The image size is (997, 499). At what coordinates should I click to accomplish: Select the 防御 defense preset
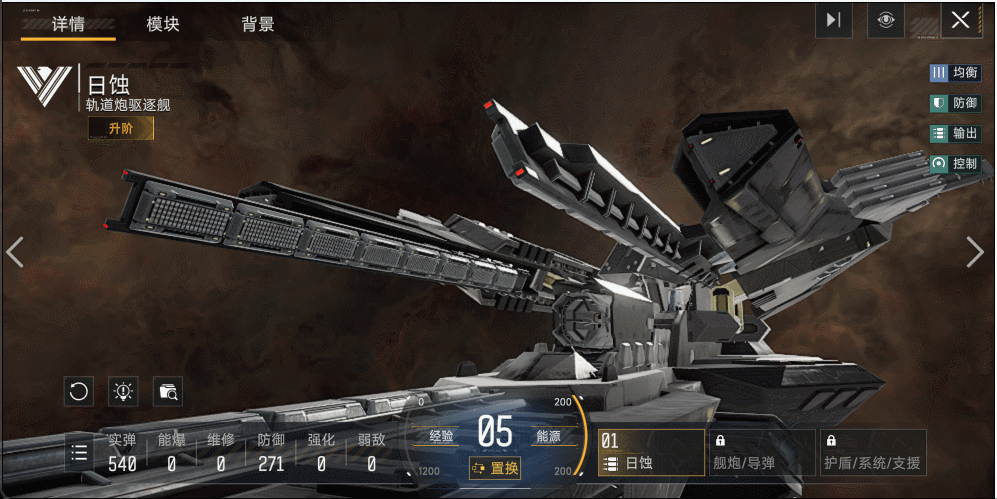[x=954, y=103]
